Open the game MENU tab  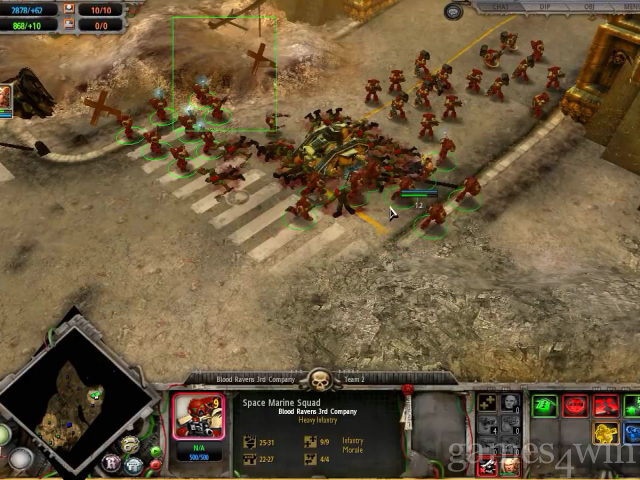click(x=630, y=6)
